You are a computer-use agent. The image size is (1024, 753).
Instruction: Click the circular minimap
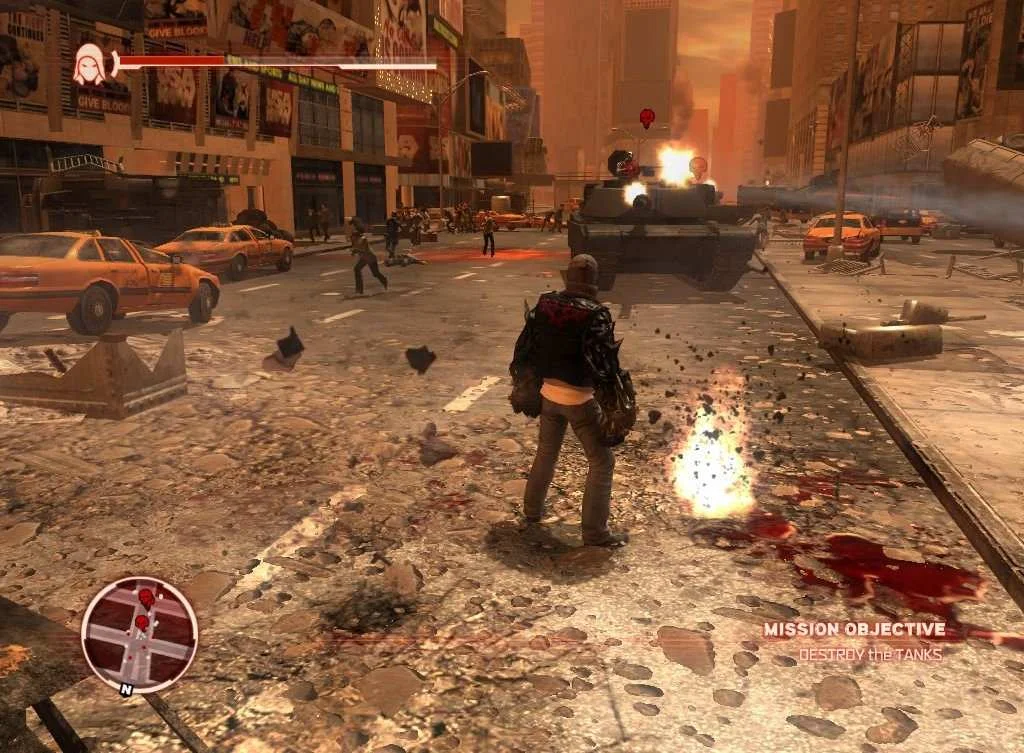click(139, 635)
